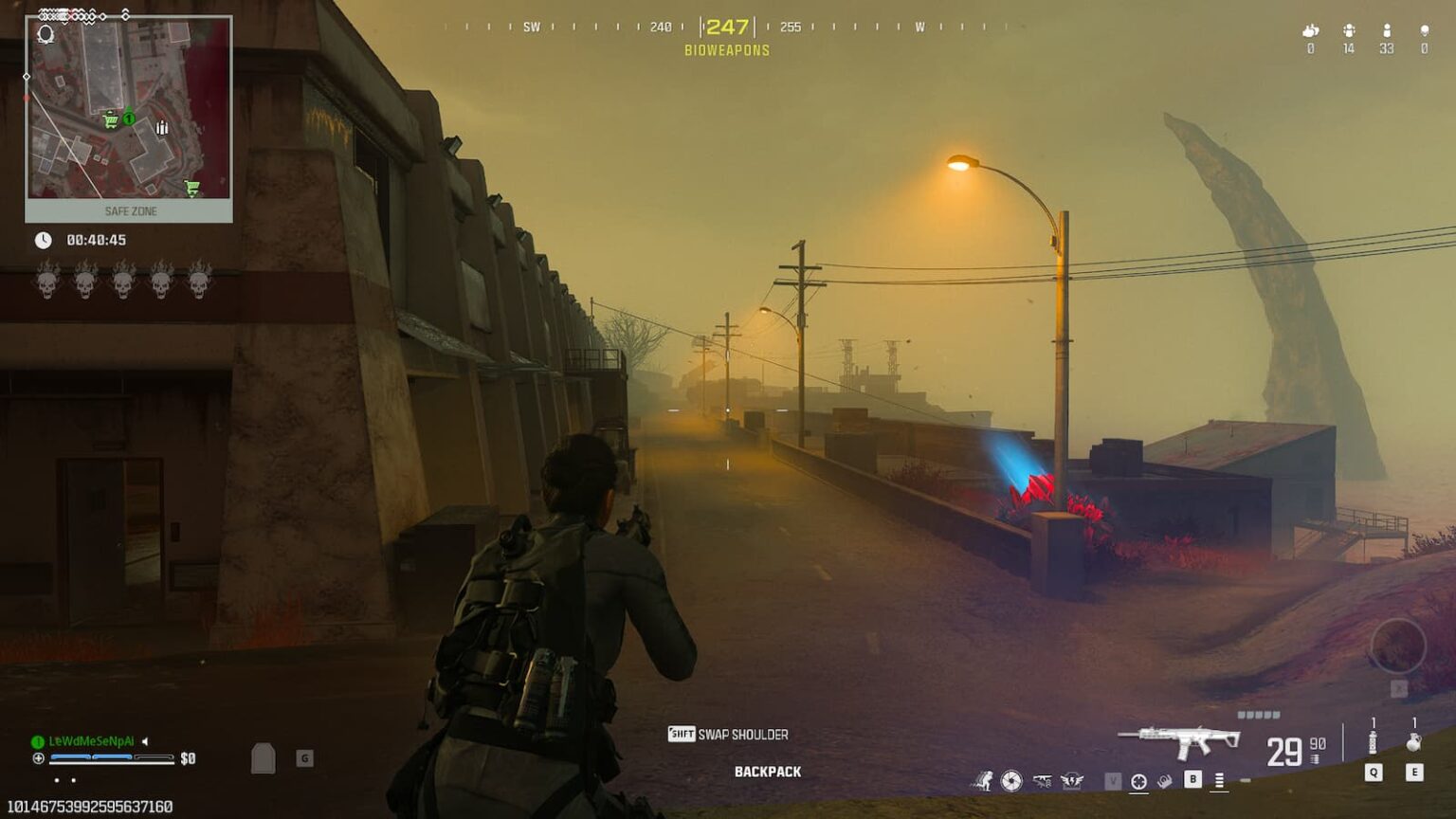Toggle the crosshair reticle B indicator
The height and width of the screenshot is (819, 1456).
[1139, 781]
